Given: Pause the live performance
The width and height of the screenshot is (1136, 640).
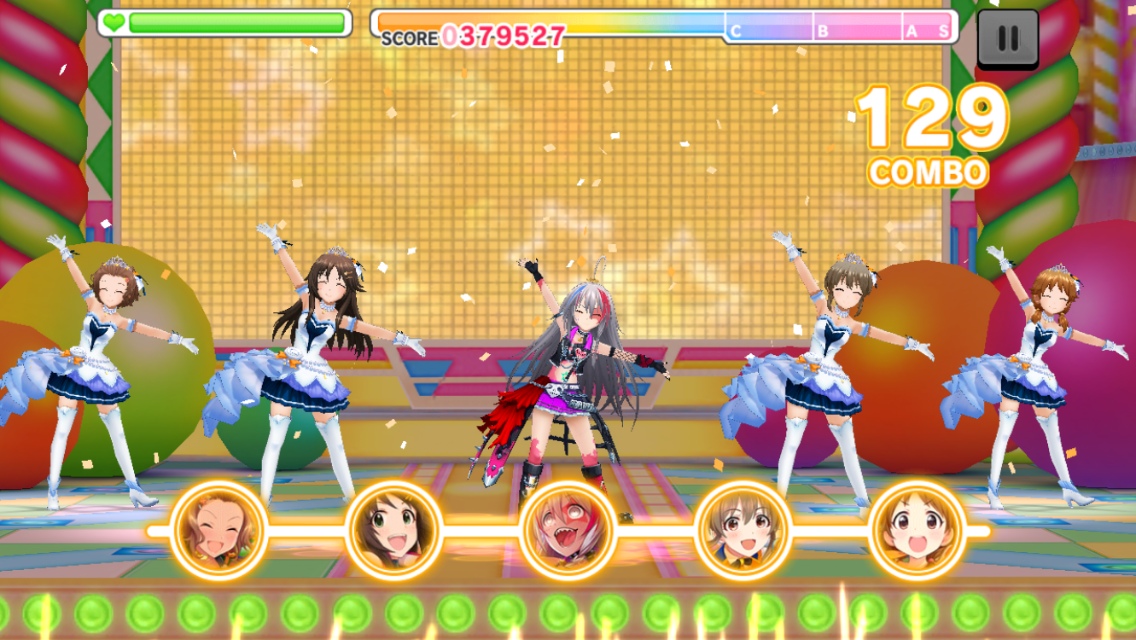Looking at the screenshot, I should (1007, 38).
